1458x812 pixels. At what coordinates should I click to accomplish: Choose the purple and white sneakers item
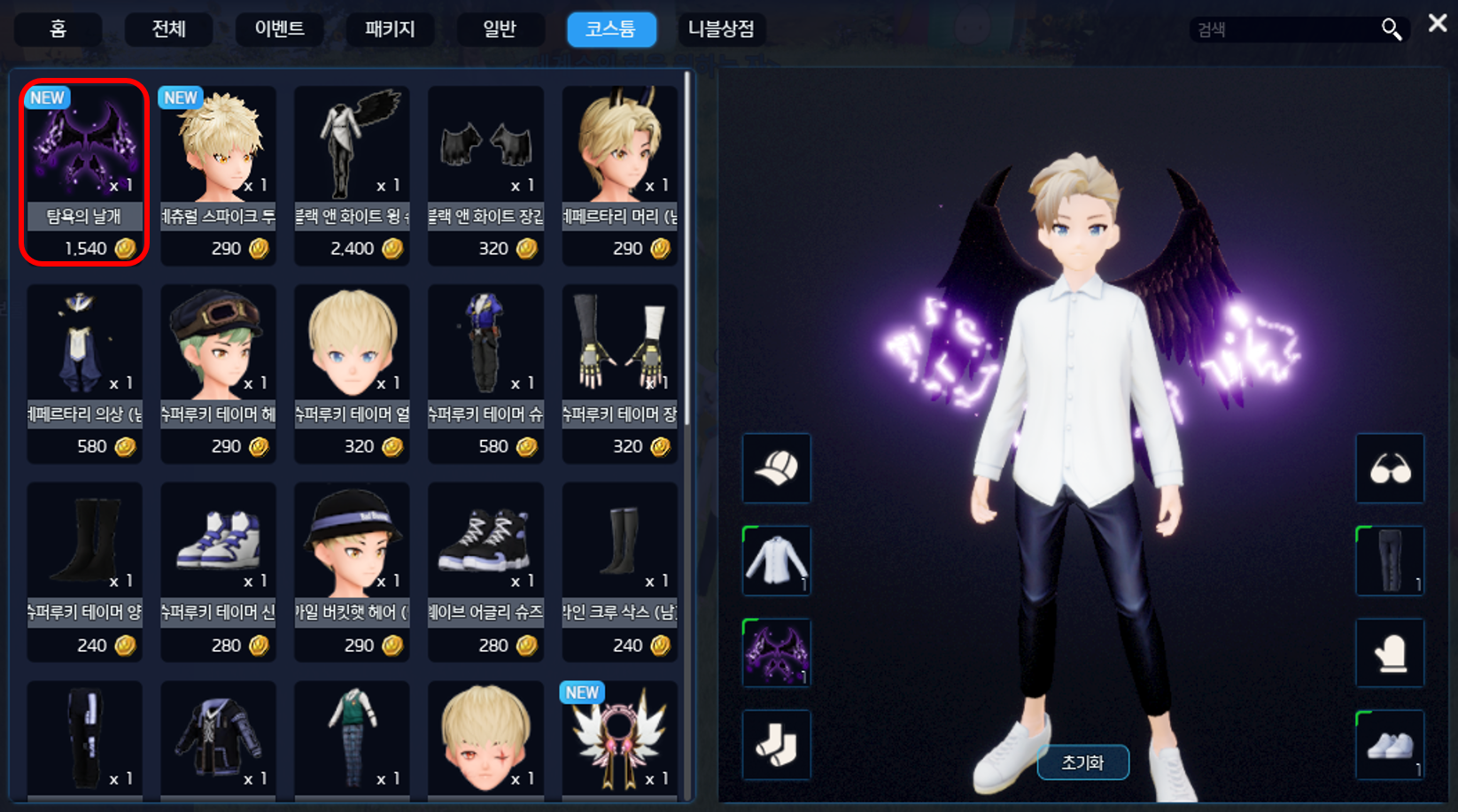[x=218, y=569]
